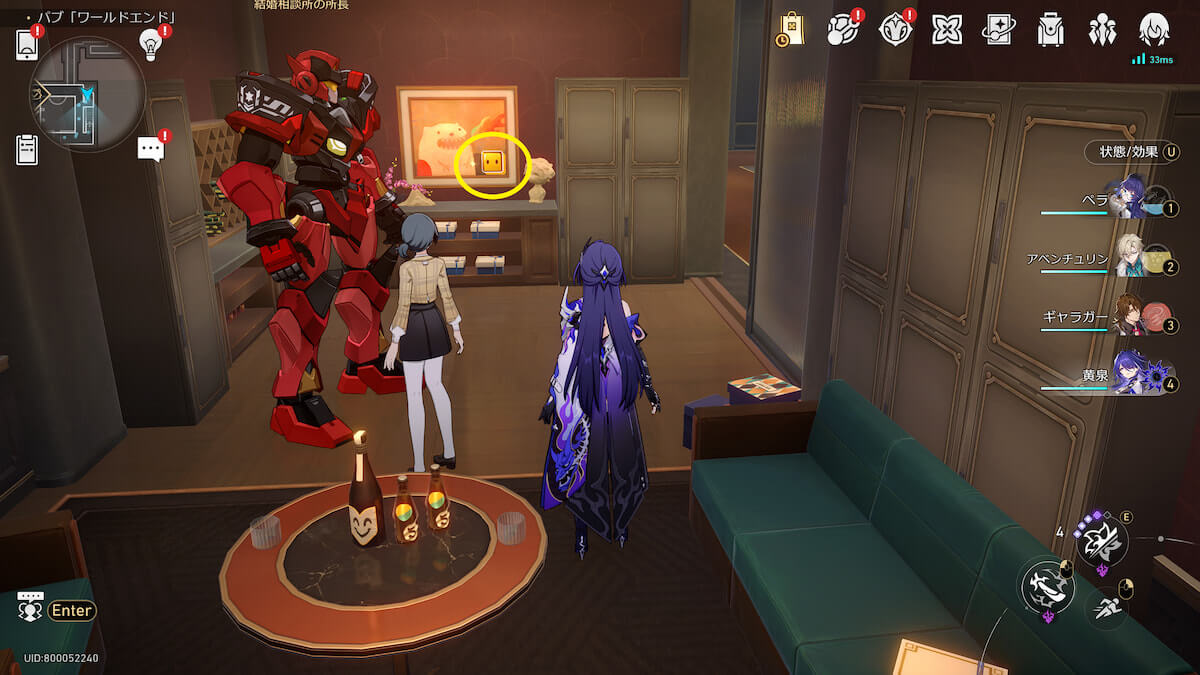Switch to party member ギャラガー
Screen dimensions: 1200x675
tap(1130, 318)
